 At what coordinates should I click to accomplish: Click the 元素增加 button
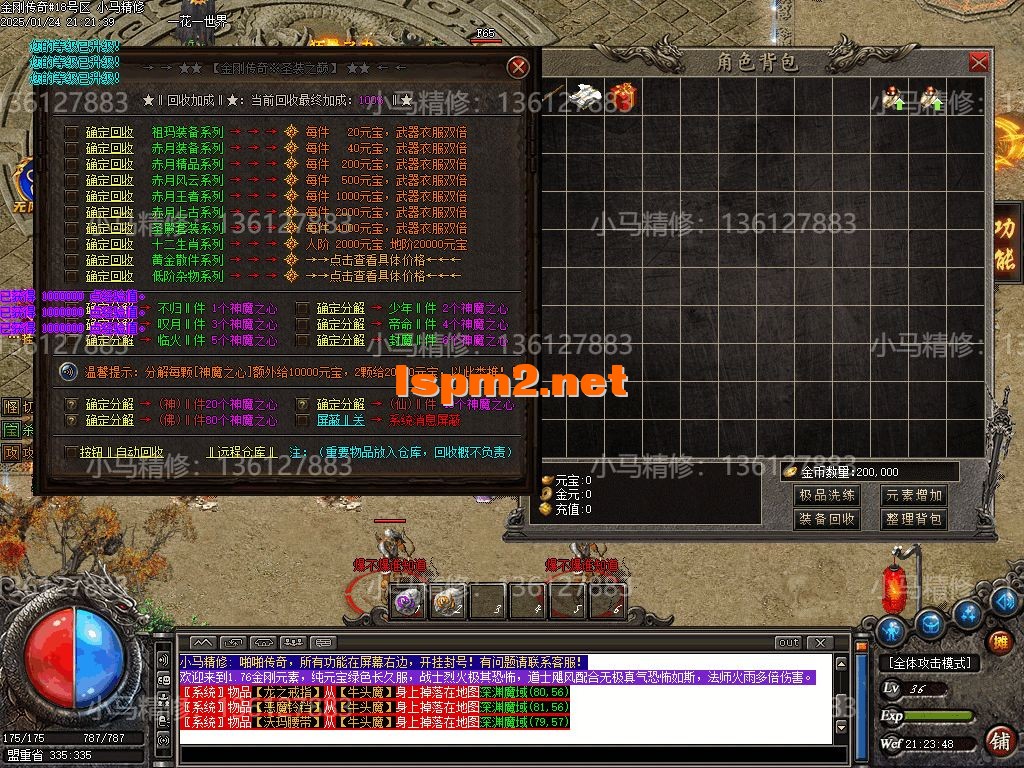[914, 495]
